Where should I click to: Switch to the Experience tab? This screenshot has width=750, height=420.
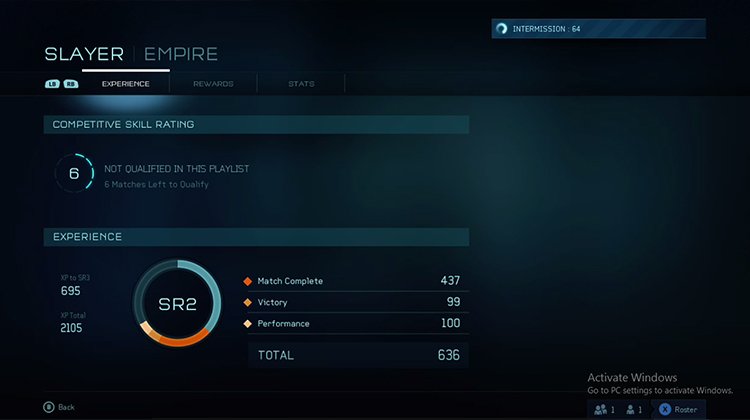click(125, 84)
